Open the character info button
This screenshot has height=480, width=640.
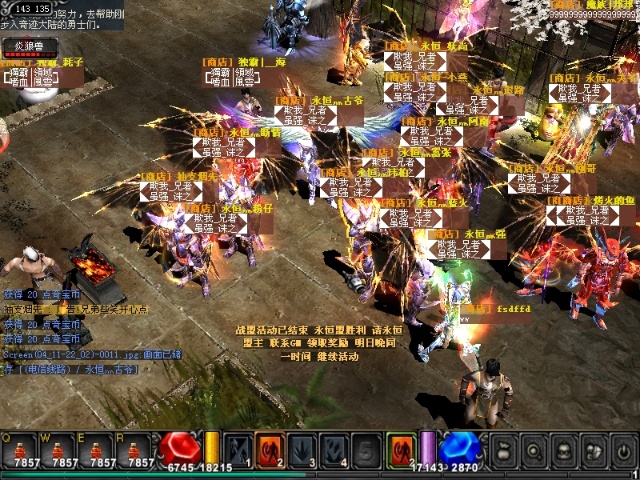coord(561,449)
